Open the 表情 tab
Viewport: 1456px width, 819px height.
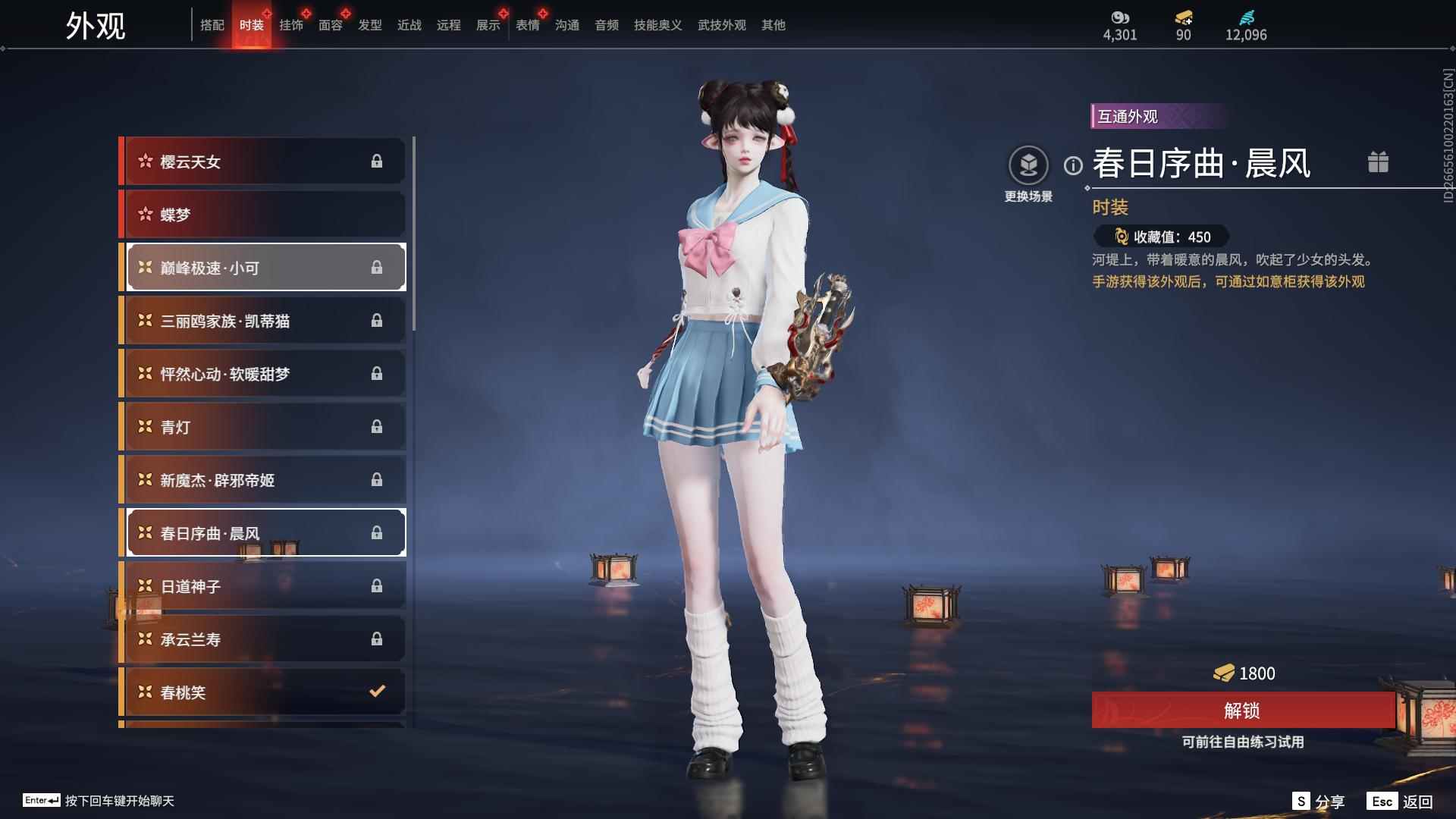(527, 24)
